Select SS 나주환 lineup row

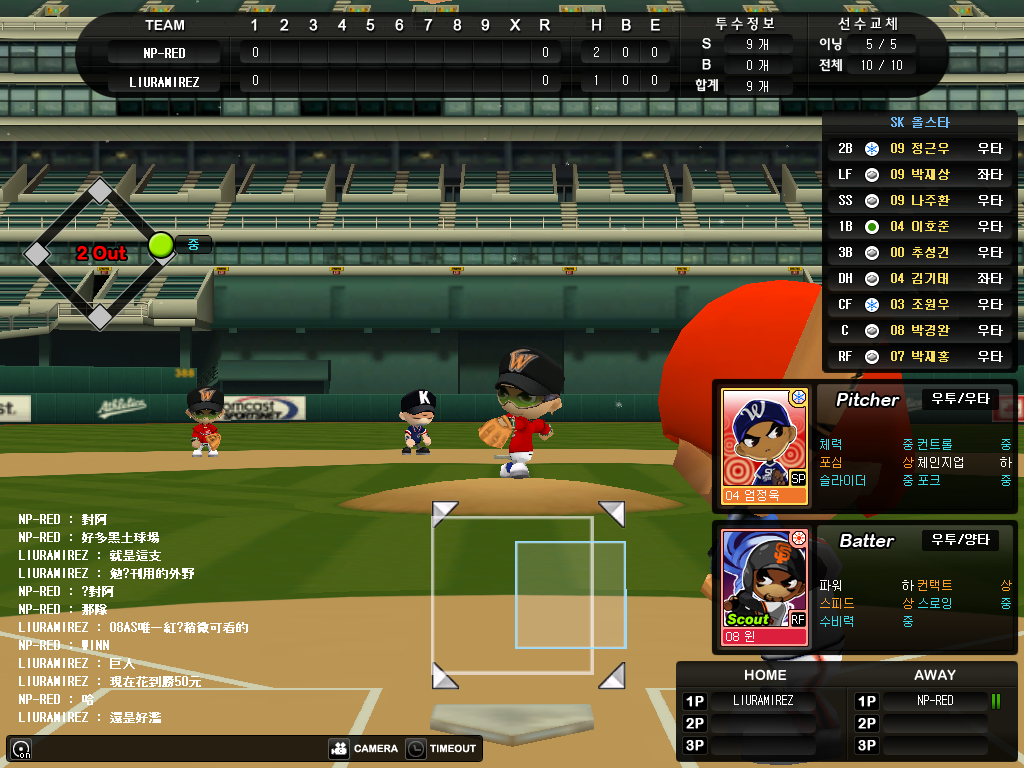tap(919, 201)
